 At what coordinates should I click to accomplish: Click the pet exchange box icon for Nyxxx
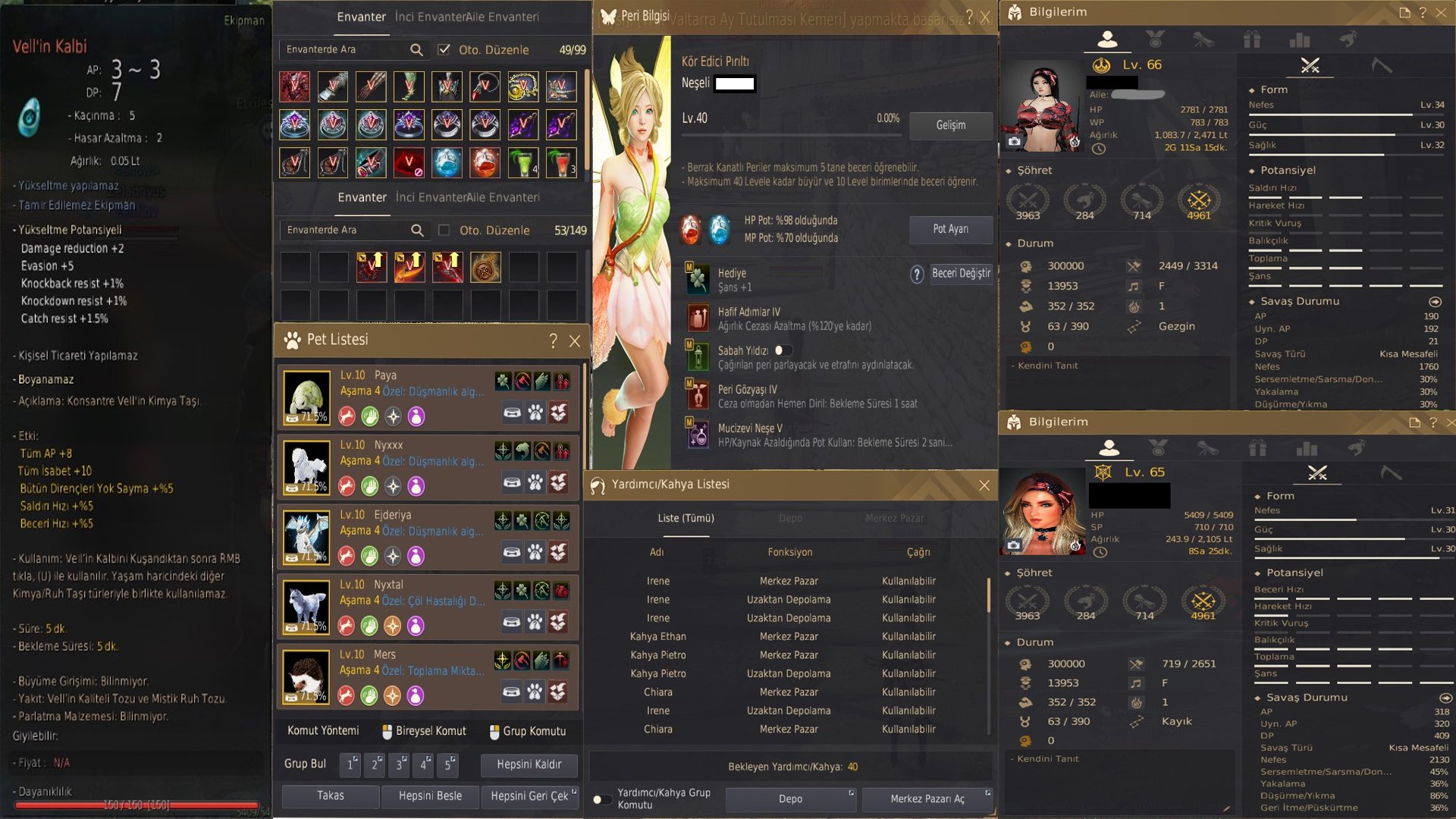(x=559, y=482)
